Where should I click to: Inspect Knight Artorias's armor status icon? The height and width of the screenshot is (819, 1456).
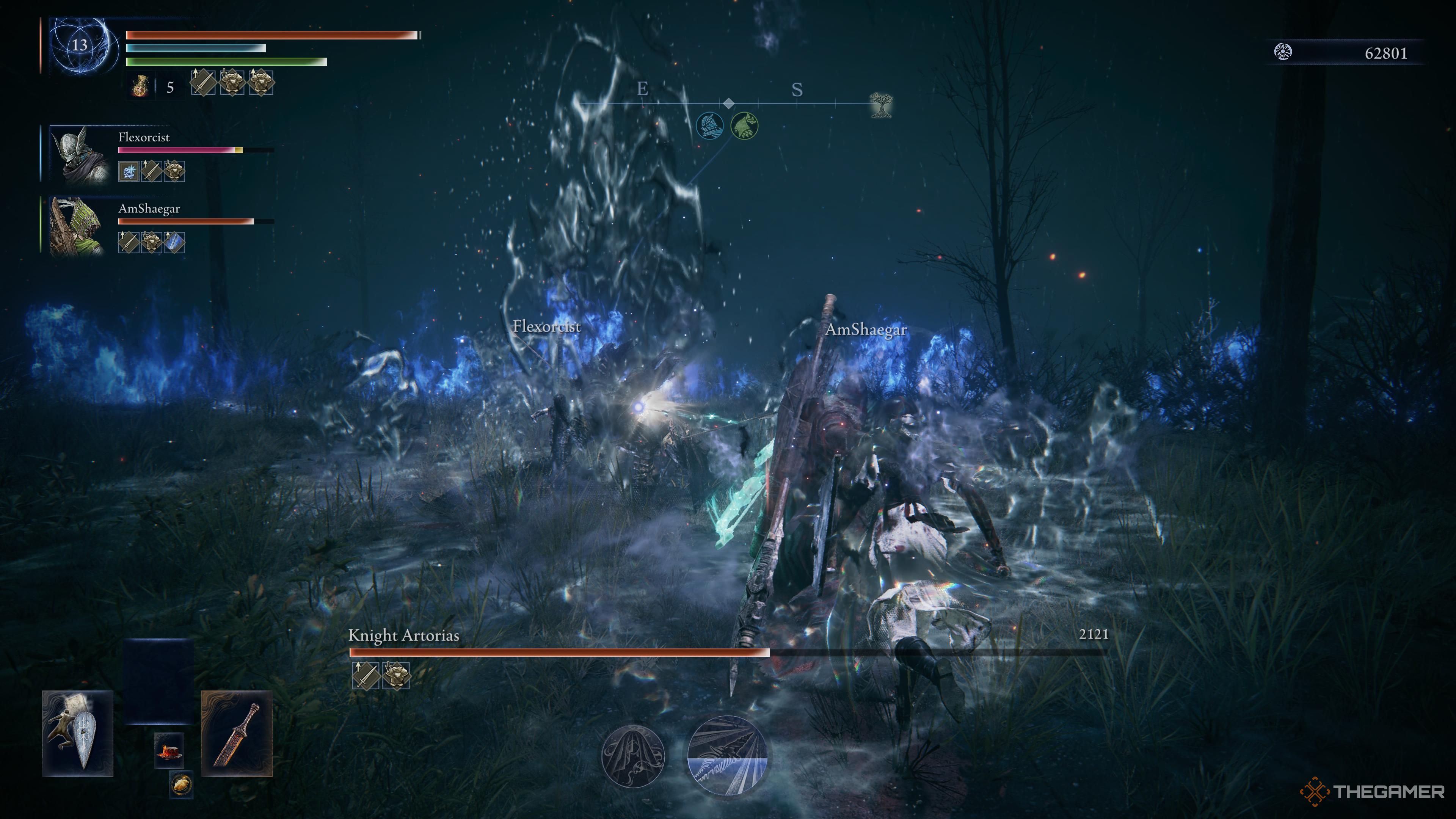(395, 675)
